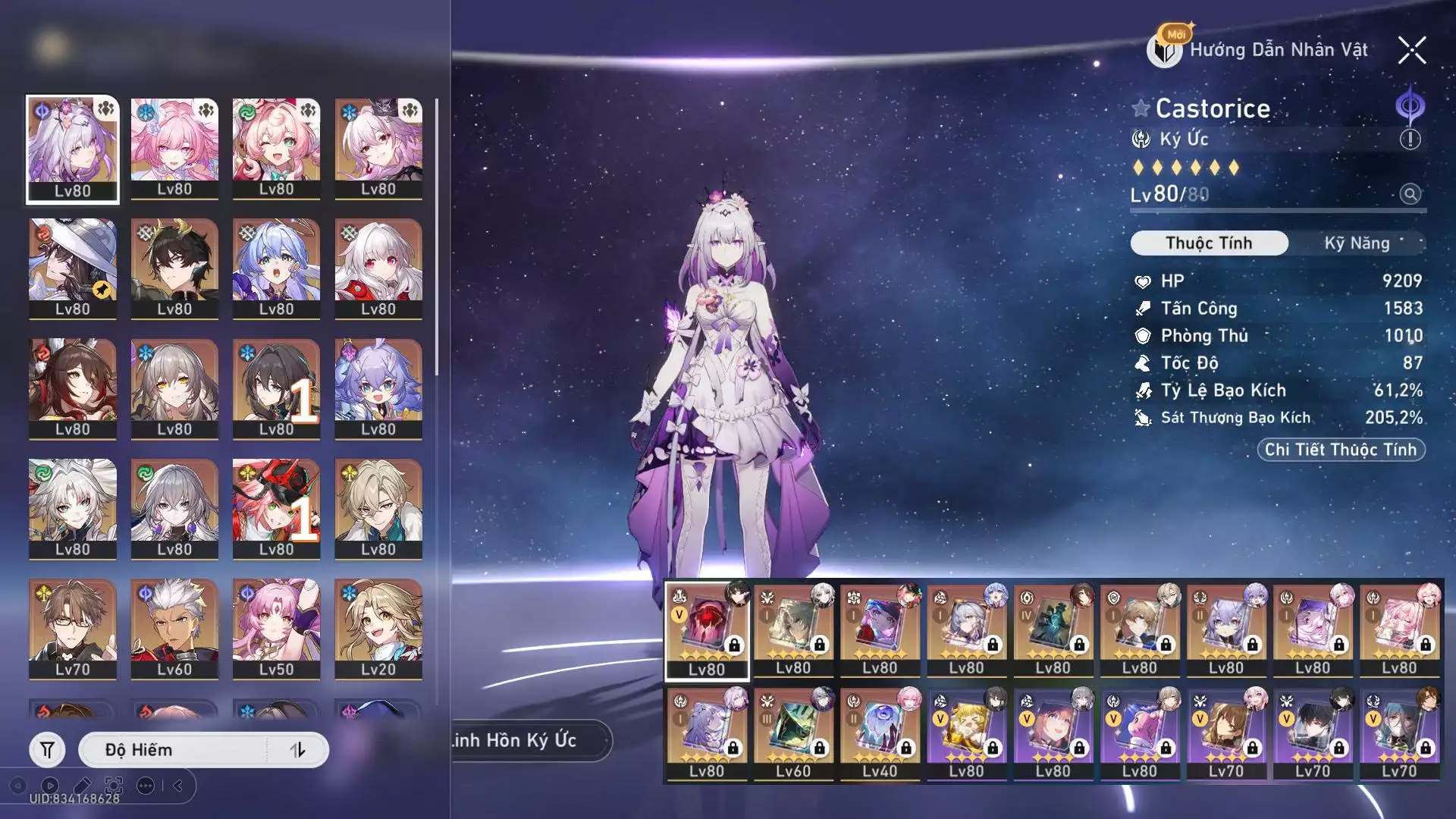Select the Thuộc Tính tab
Viewport: 1456px width, 819px height.
(x=1209, y=243)
